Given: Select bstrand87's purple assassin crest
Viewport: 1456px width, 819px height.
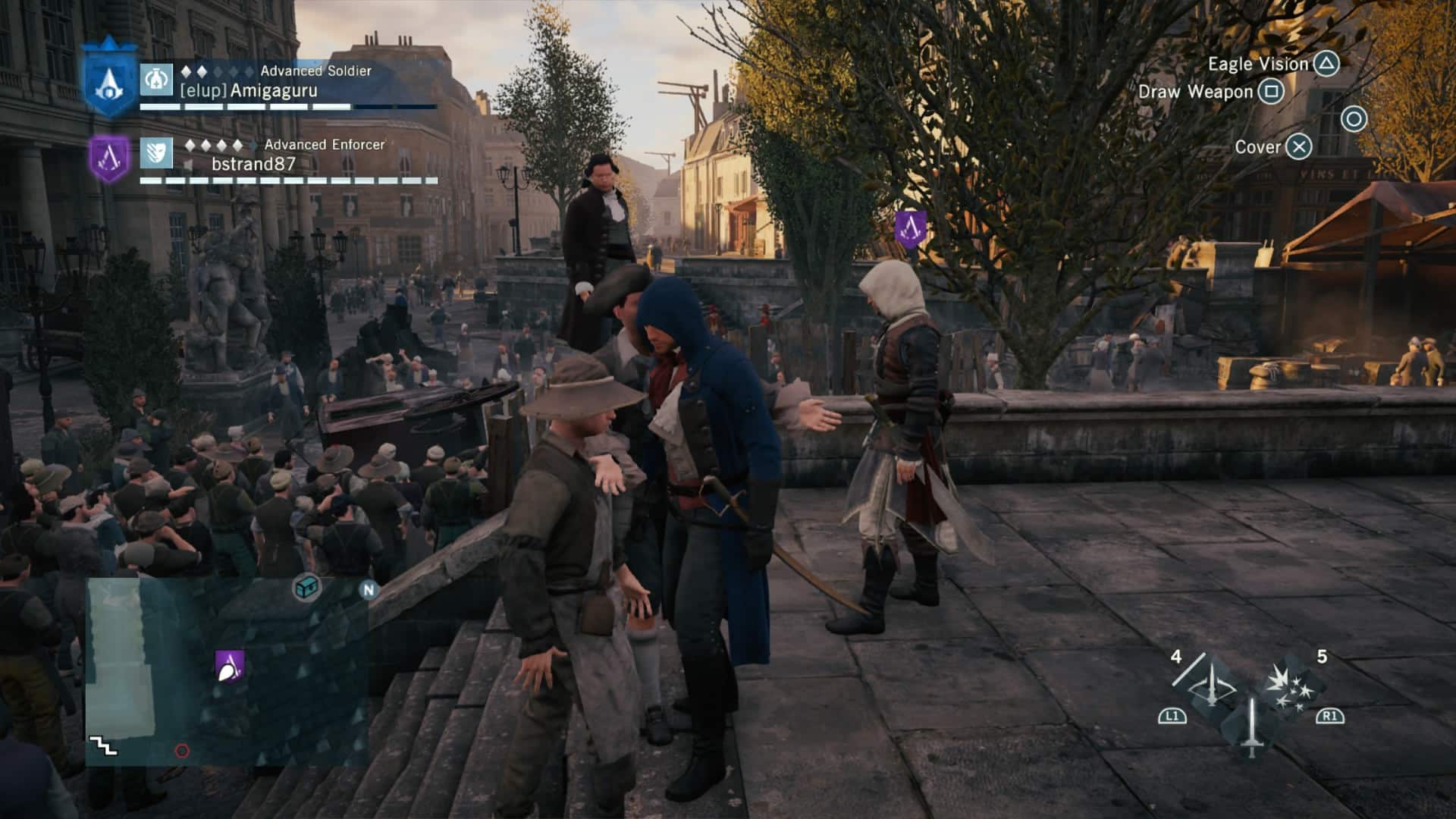Looking at the screenshot, I should point(109,158).
